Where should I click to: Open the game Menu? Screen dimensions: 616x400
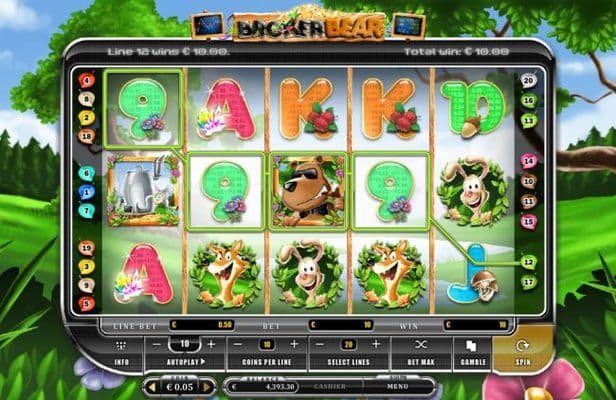click(398, 386)
